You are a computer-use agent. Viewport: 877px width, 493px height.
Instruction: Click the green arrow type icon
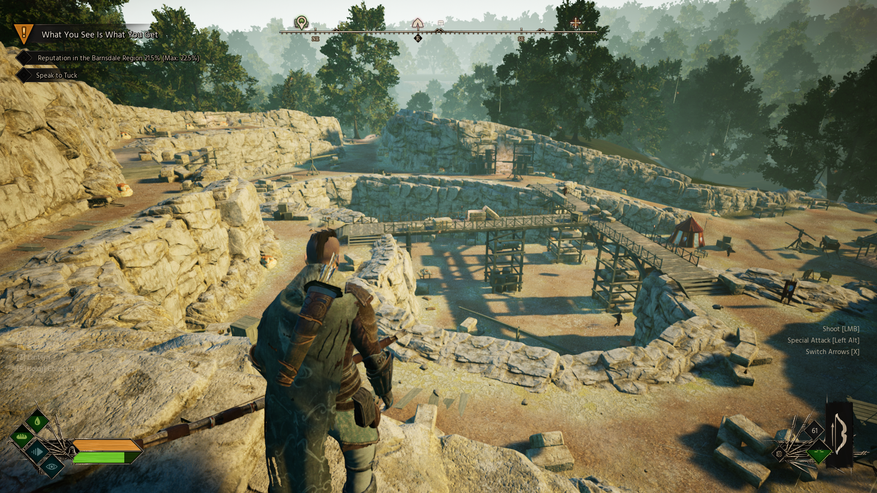819,455
